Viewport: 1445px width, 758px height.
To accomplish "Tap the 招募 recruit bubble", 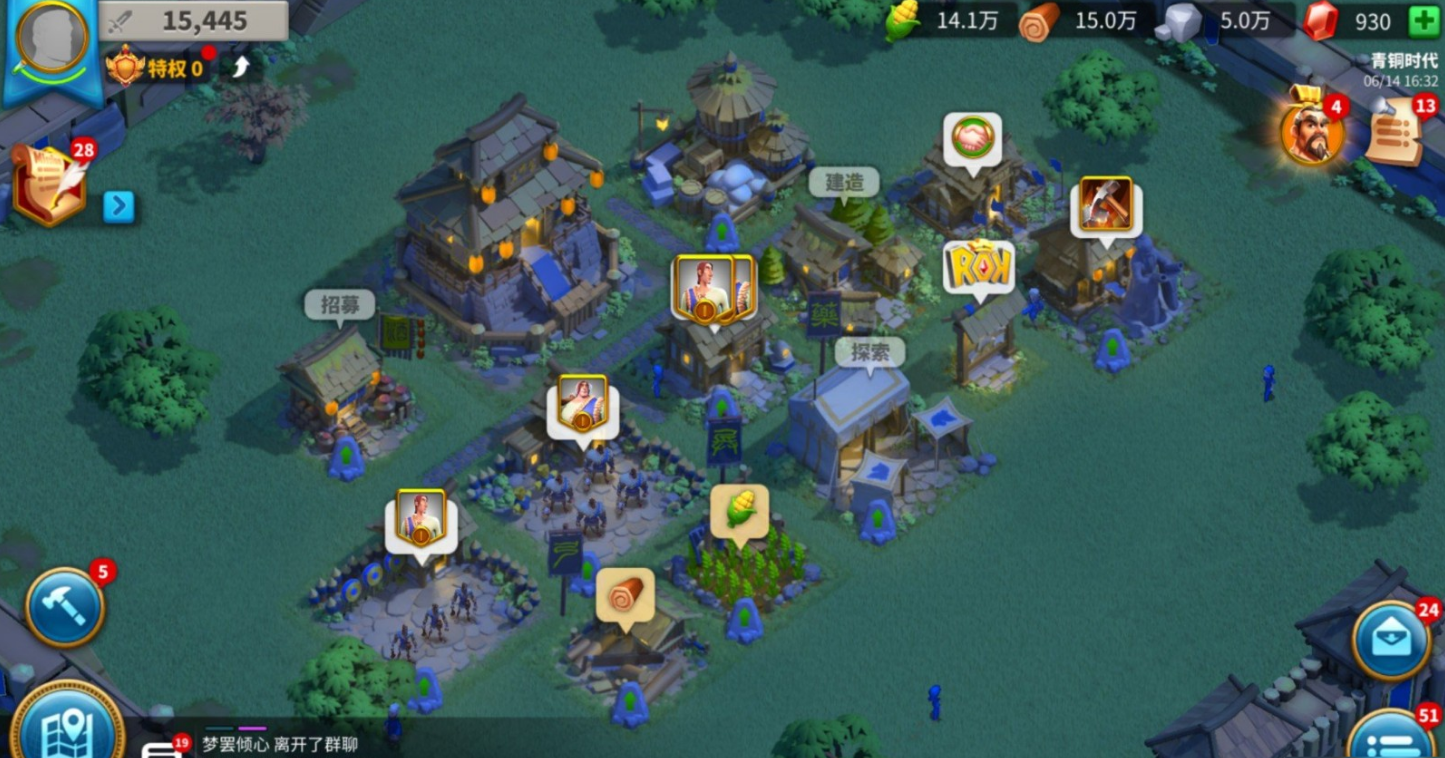I will (x=339, y=305).
